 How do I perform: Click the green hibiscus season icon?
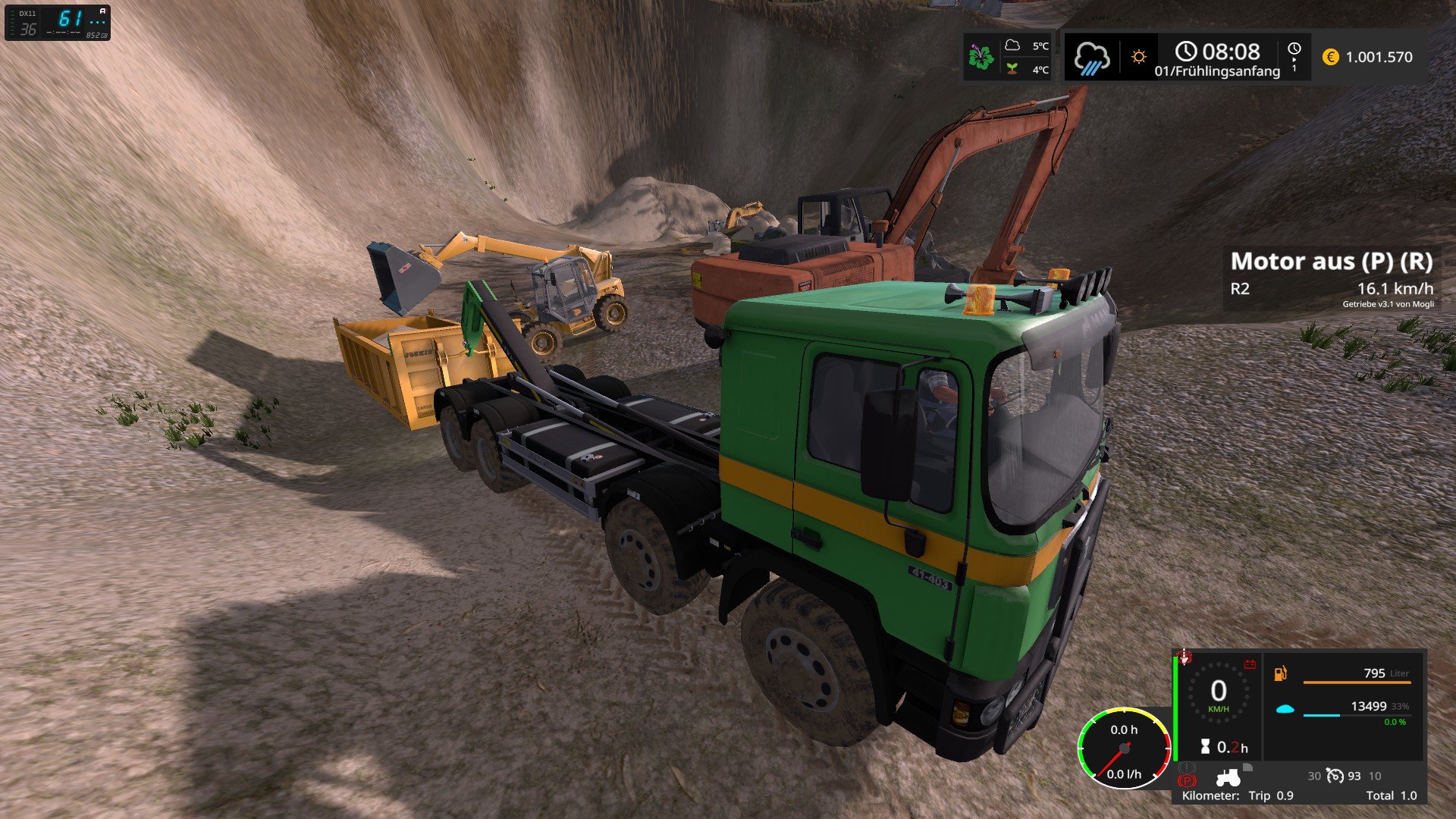(981, 57)
